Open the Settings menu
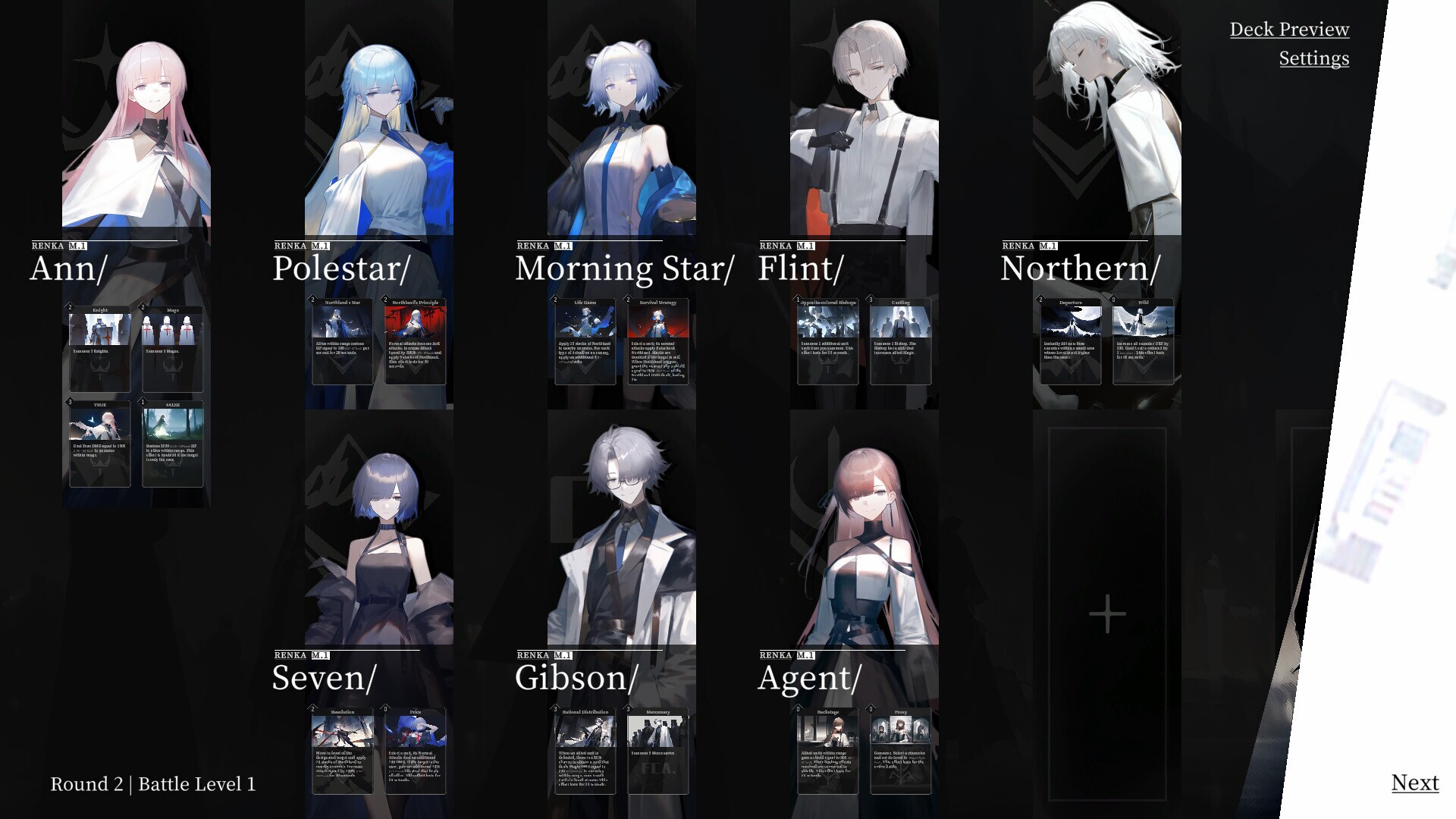The image size is (1456, 819). 1313,58
